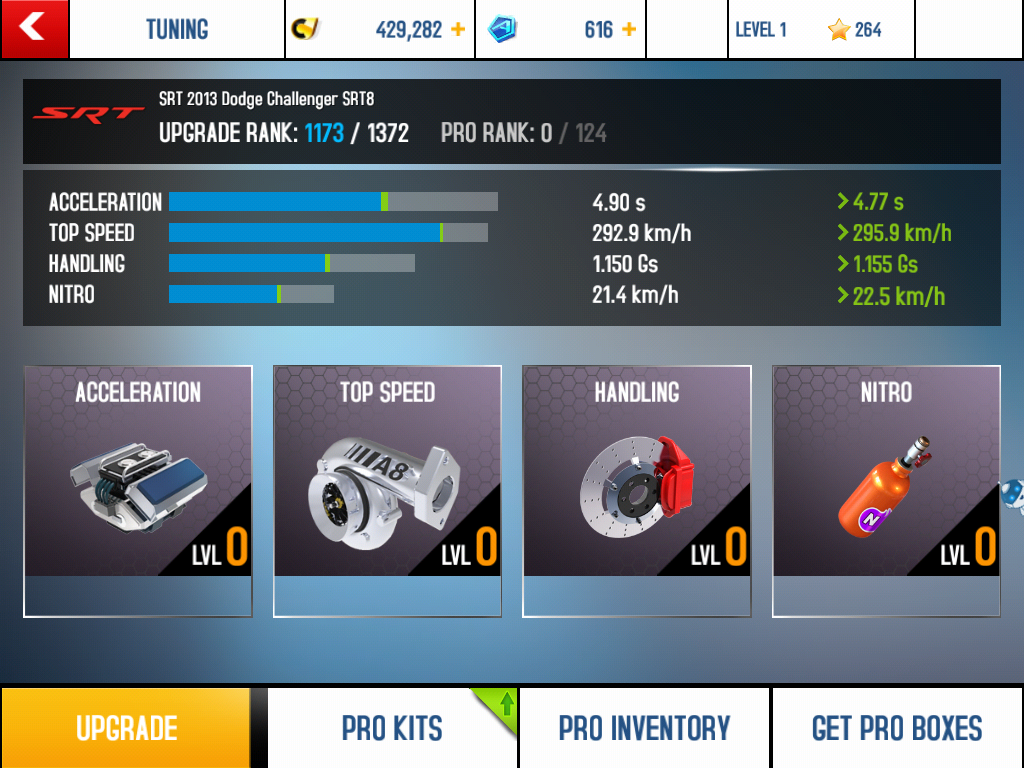Click the Level 1 star rating panel

coord(820,30)
